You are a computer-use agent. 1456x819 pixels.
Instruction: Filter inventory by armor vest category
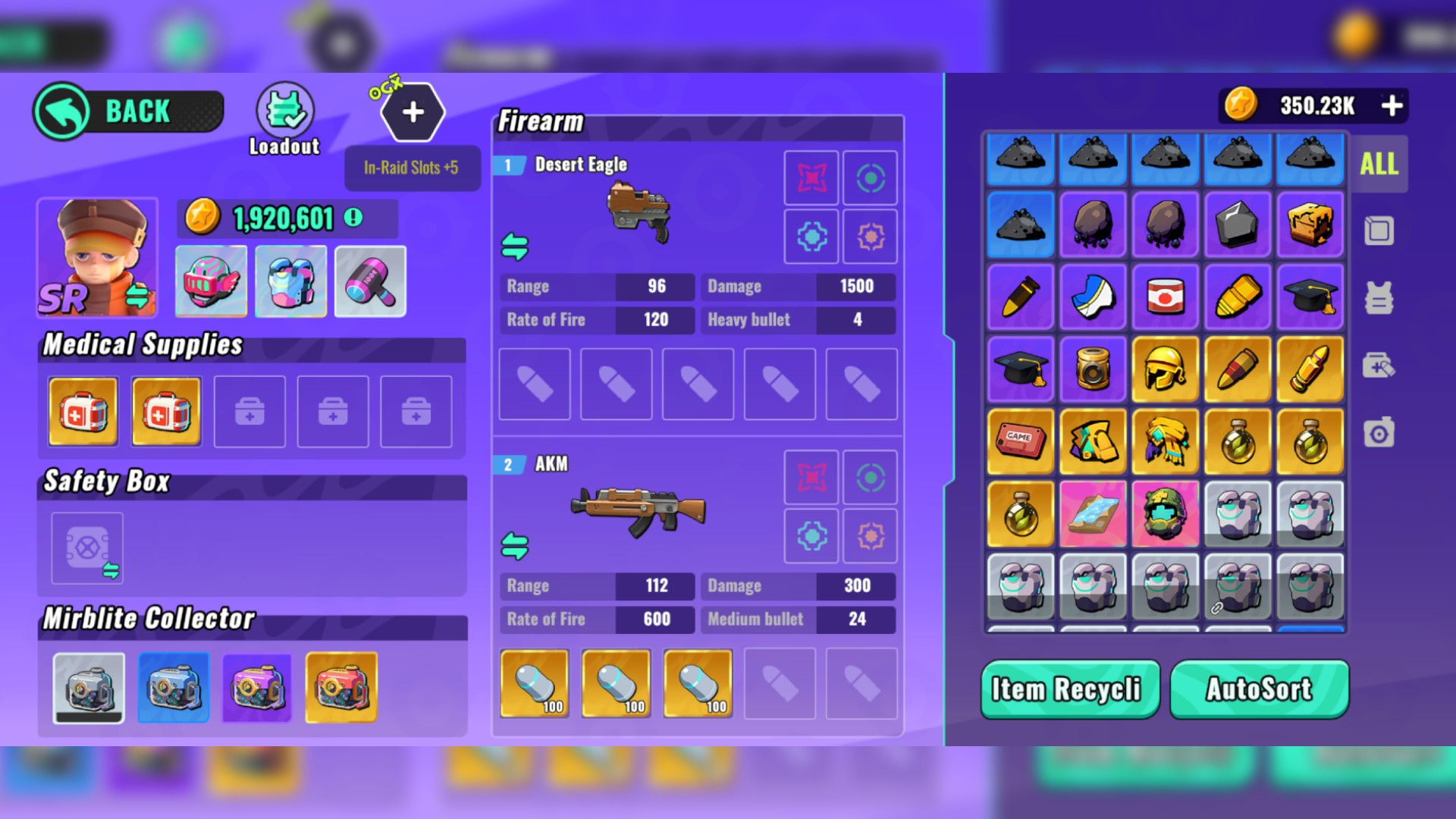1379,298
